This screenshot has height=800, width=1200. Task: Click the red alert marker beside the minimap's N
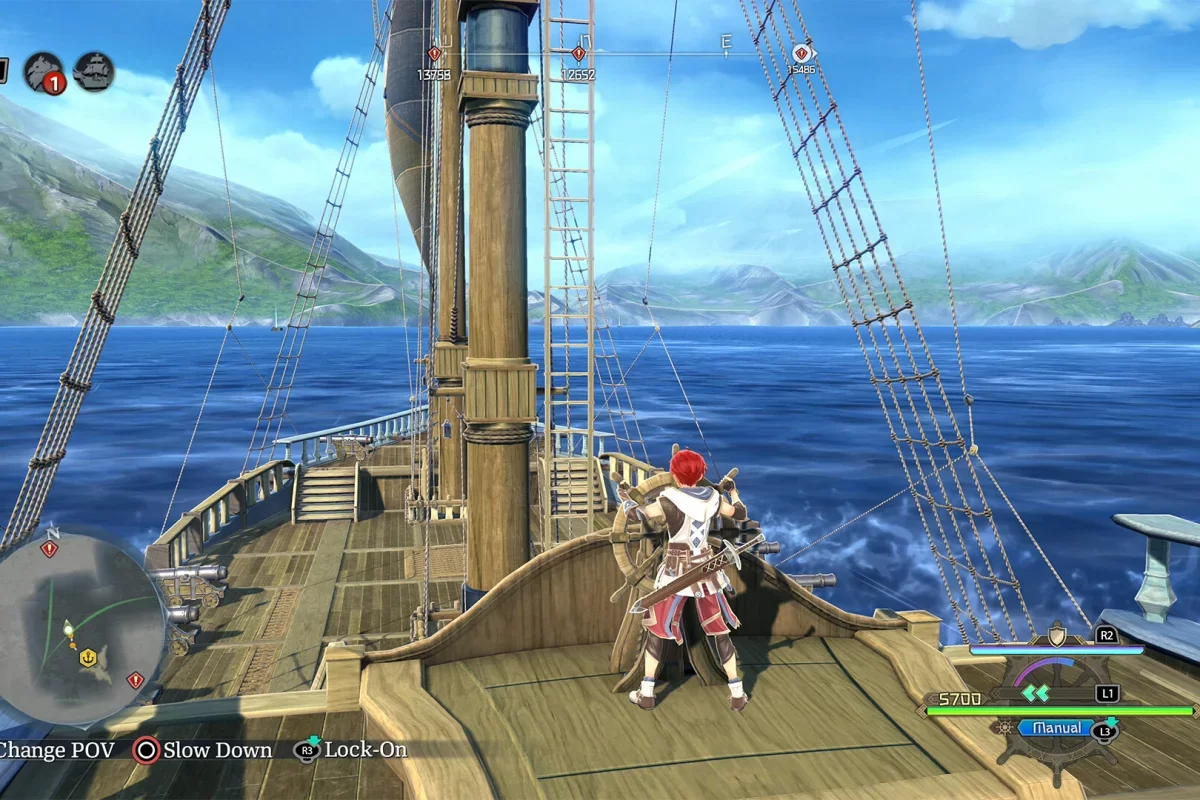[49, 548]
